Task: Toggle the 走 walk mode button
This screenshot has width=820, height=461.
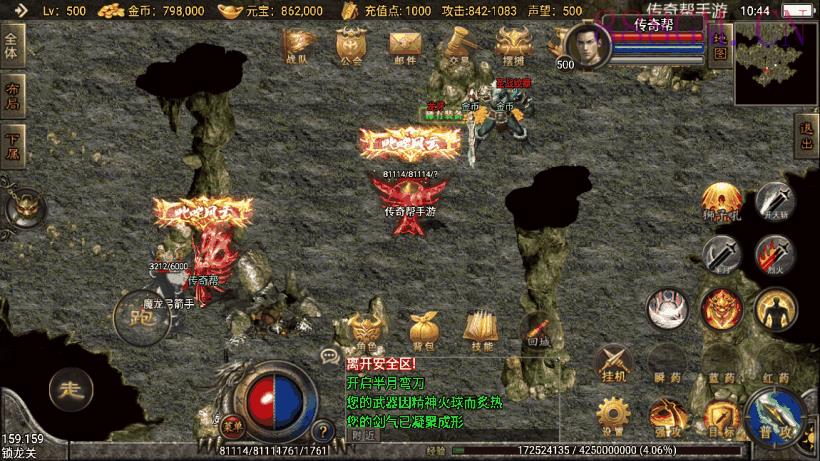Action: coord(69,388)
